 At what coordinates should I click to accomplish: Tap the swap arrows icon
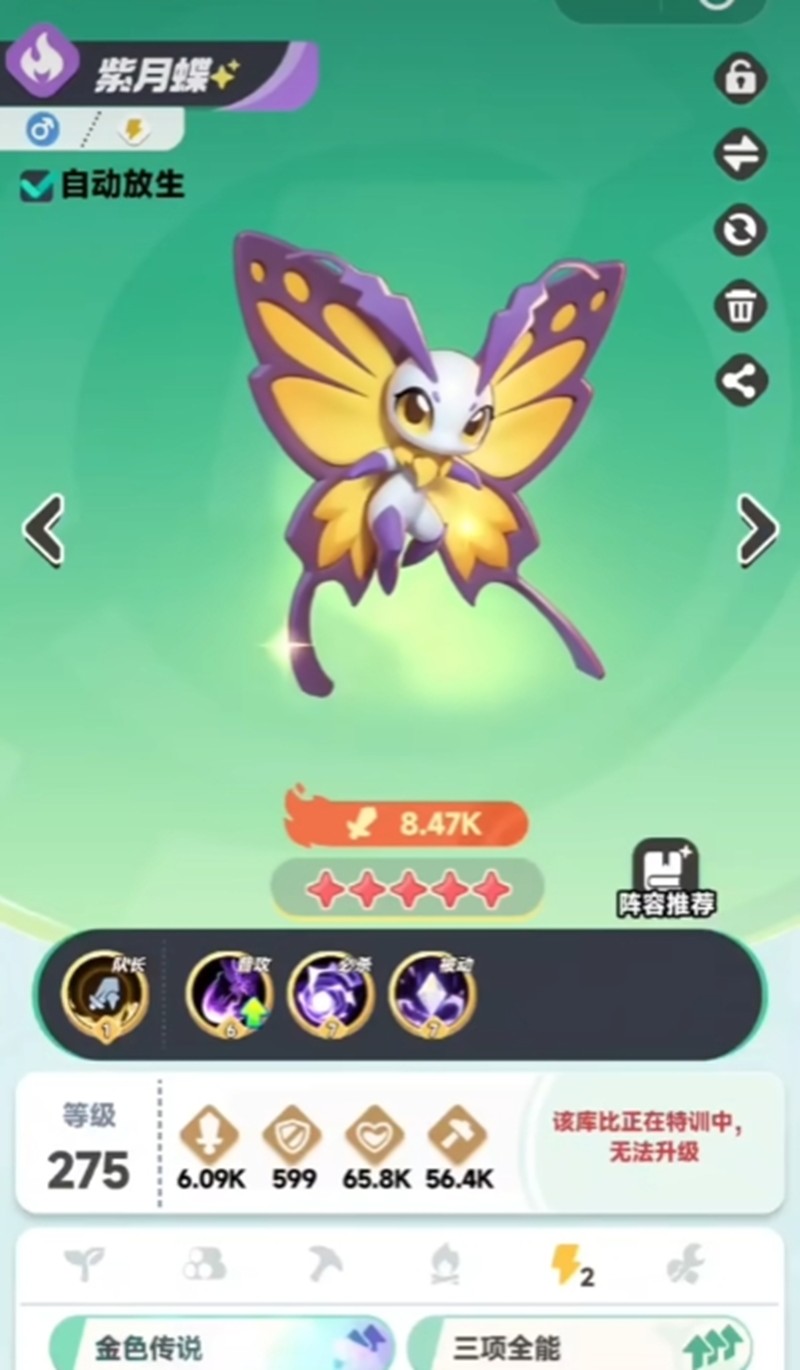[x=740, y=154]
